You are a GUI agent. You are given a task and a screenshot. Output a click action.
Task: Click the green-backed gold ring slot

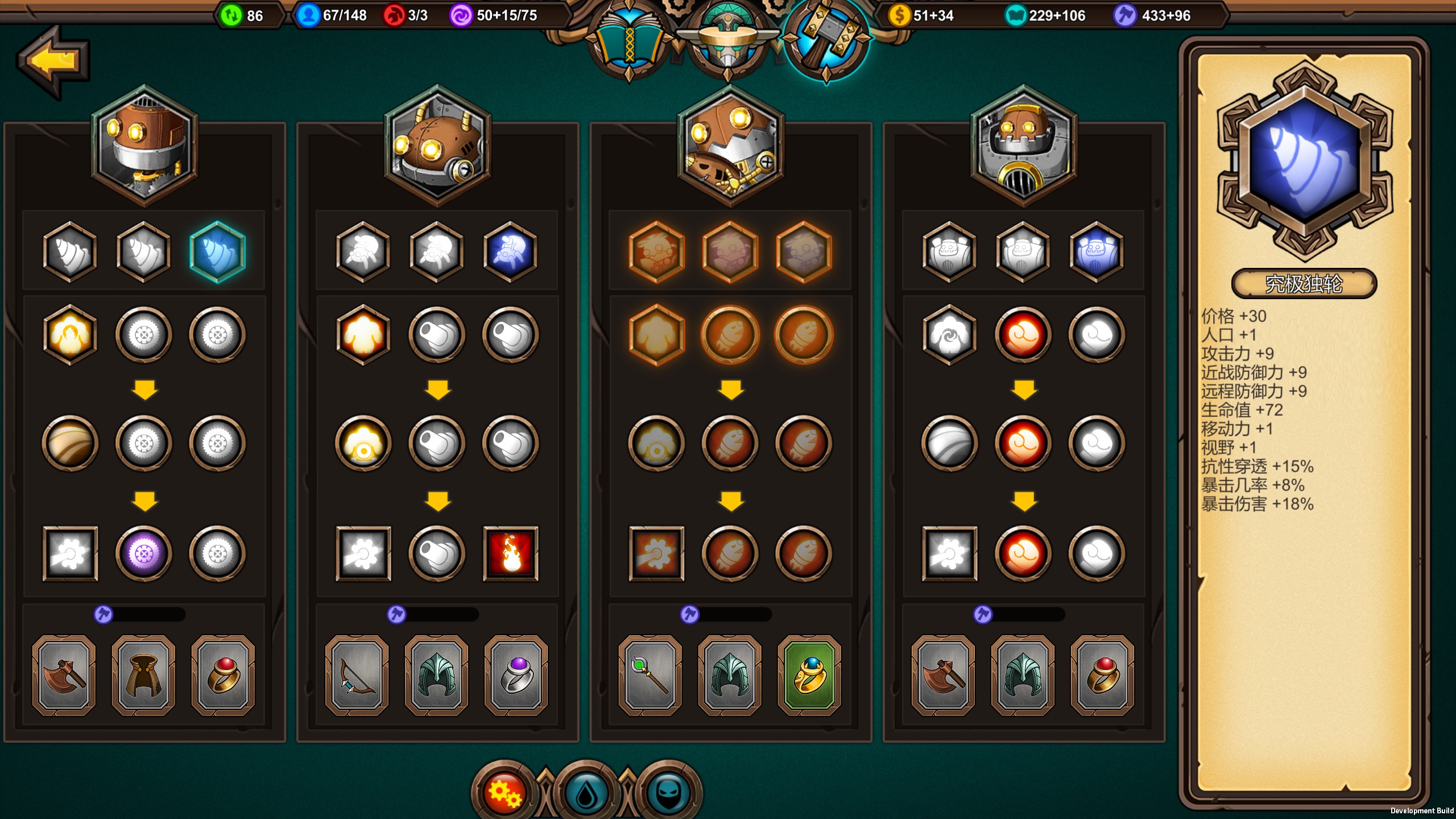pos(809,675)
